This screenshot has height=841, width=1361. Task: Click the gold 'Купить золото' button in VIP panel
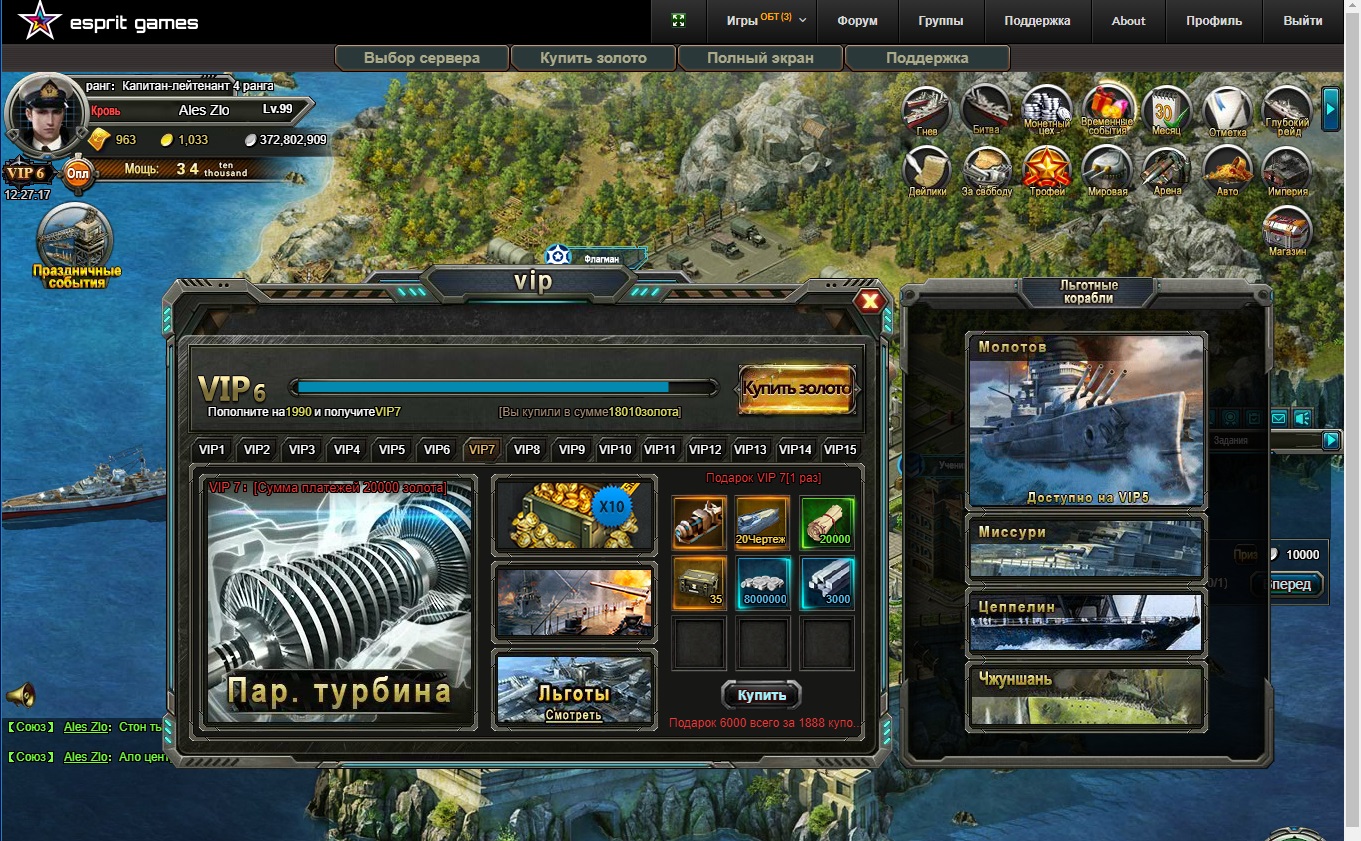coord(797,389)
